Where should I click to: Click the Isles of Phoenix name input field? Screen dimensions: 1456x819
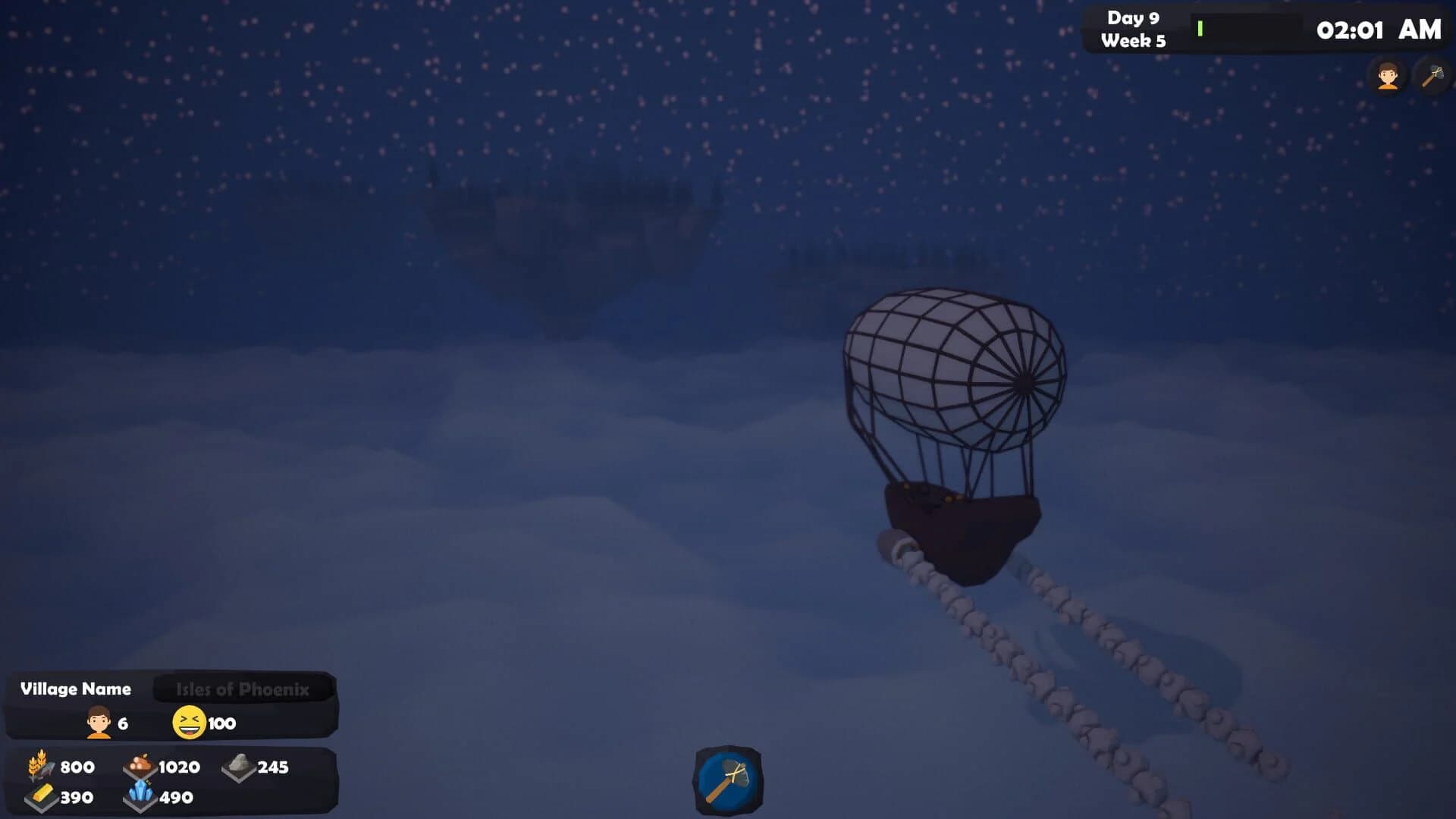[243, 688]
